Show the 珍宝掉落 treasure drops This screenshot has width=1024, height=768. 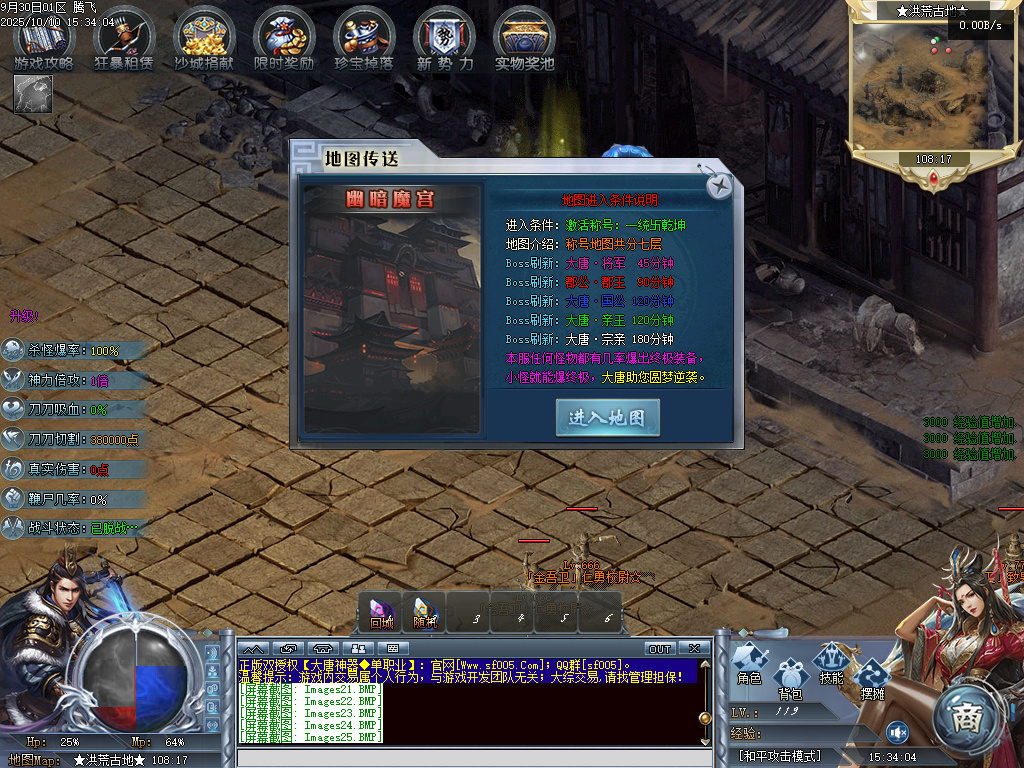click(364, 38)
